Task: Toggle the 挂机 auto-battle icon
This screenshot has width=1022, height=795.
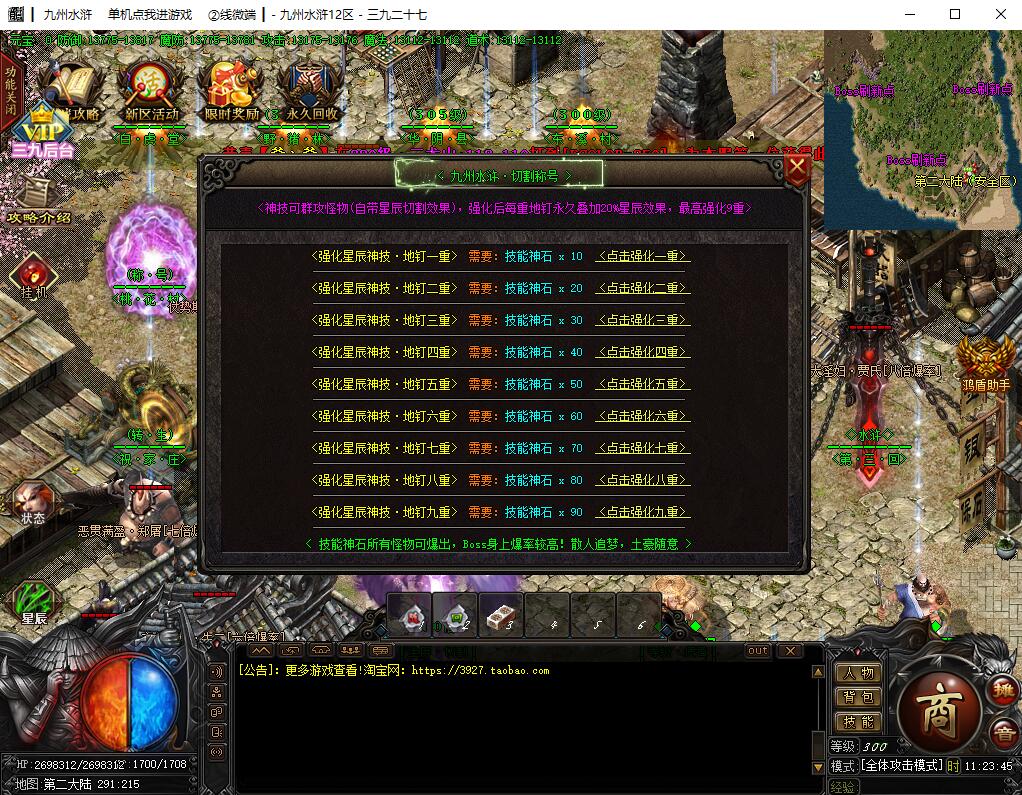Action: tap(33, 275)
